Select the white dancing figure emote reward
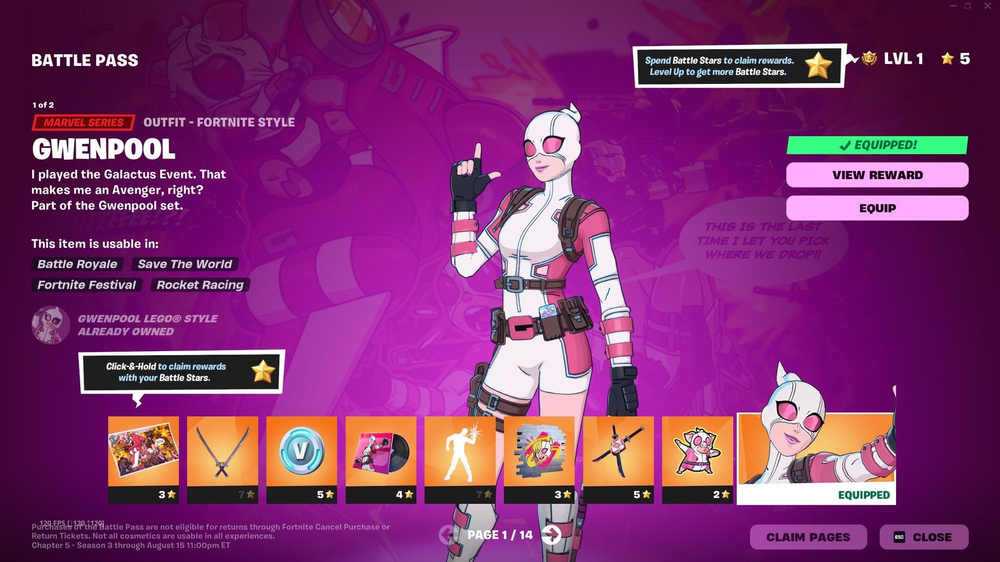The height and width of the screenshot is (562, 1000). [x=460, y=452]
